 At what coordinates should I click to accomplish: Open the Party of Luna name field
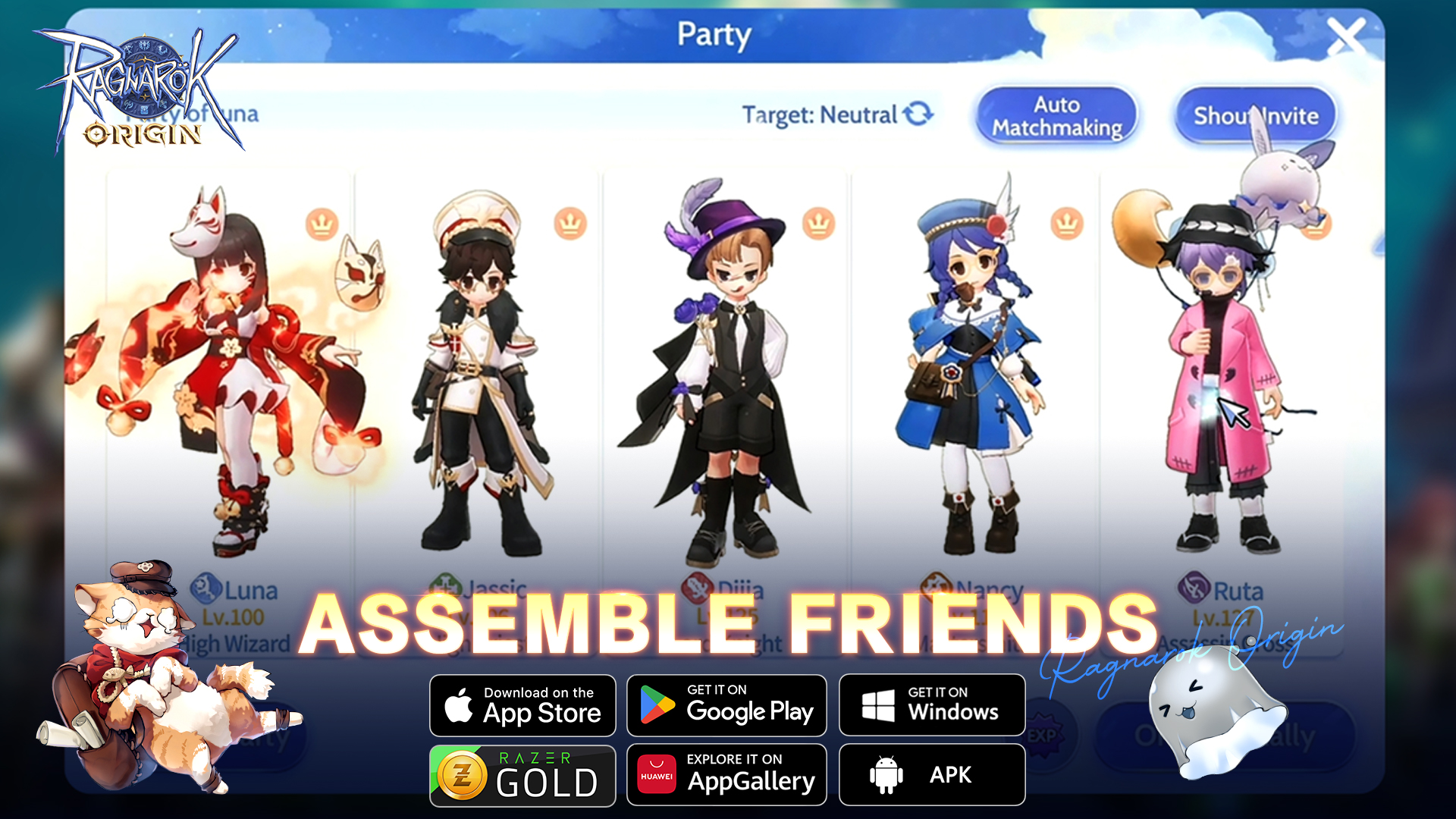(x=193, y=112)
